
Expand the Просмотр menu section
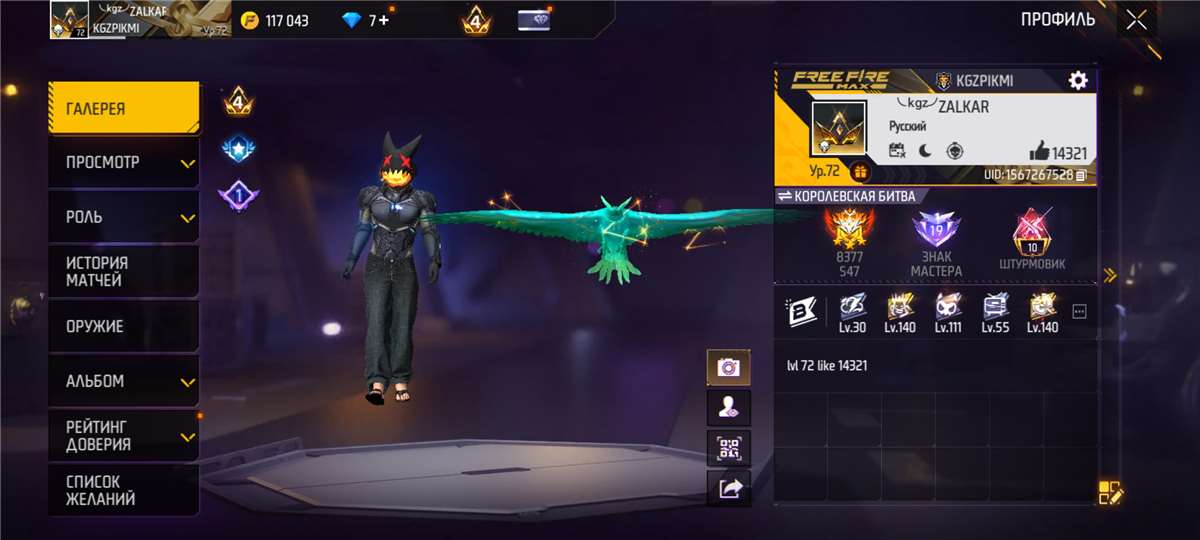[124, 162]
